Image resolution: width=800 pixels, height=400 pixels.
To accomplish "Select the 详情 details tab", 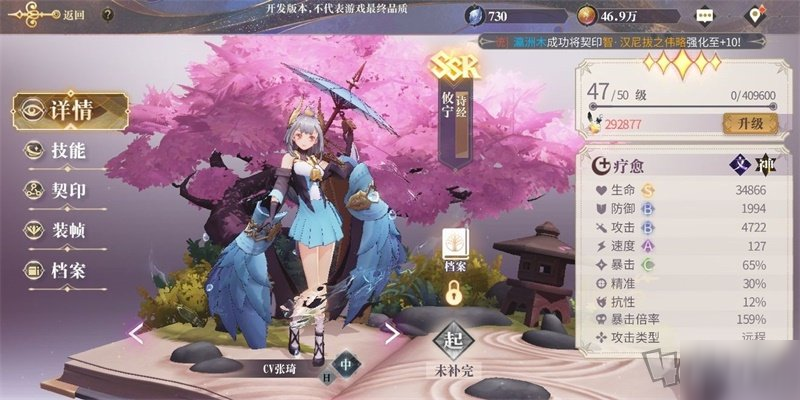I will (x=70, y=110).
